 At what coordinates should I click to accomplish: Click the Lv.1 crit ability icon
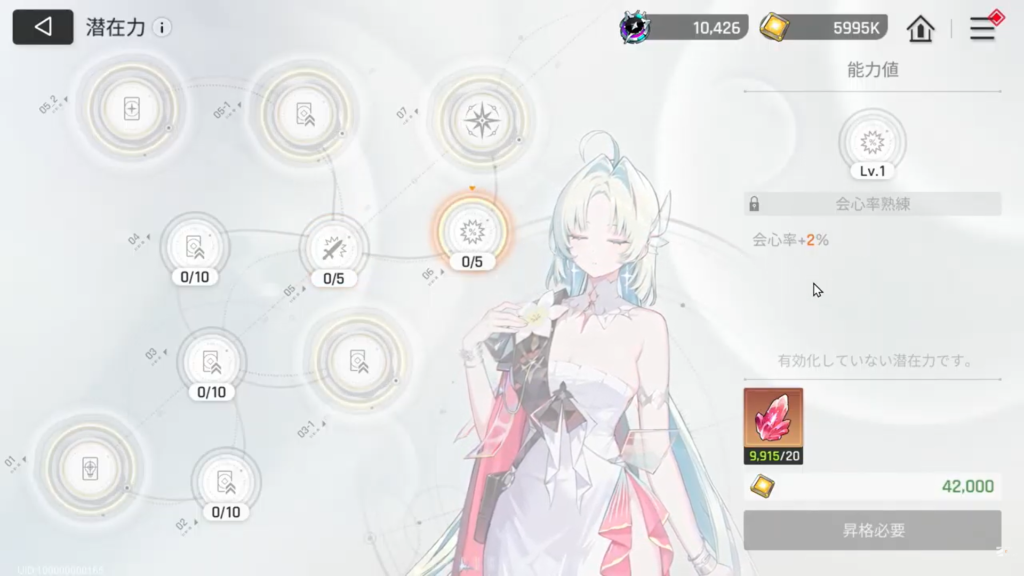pyautogui.click(x=872, y=142)
